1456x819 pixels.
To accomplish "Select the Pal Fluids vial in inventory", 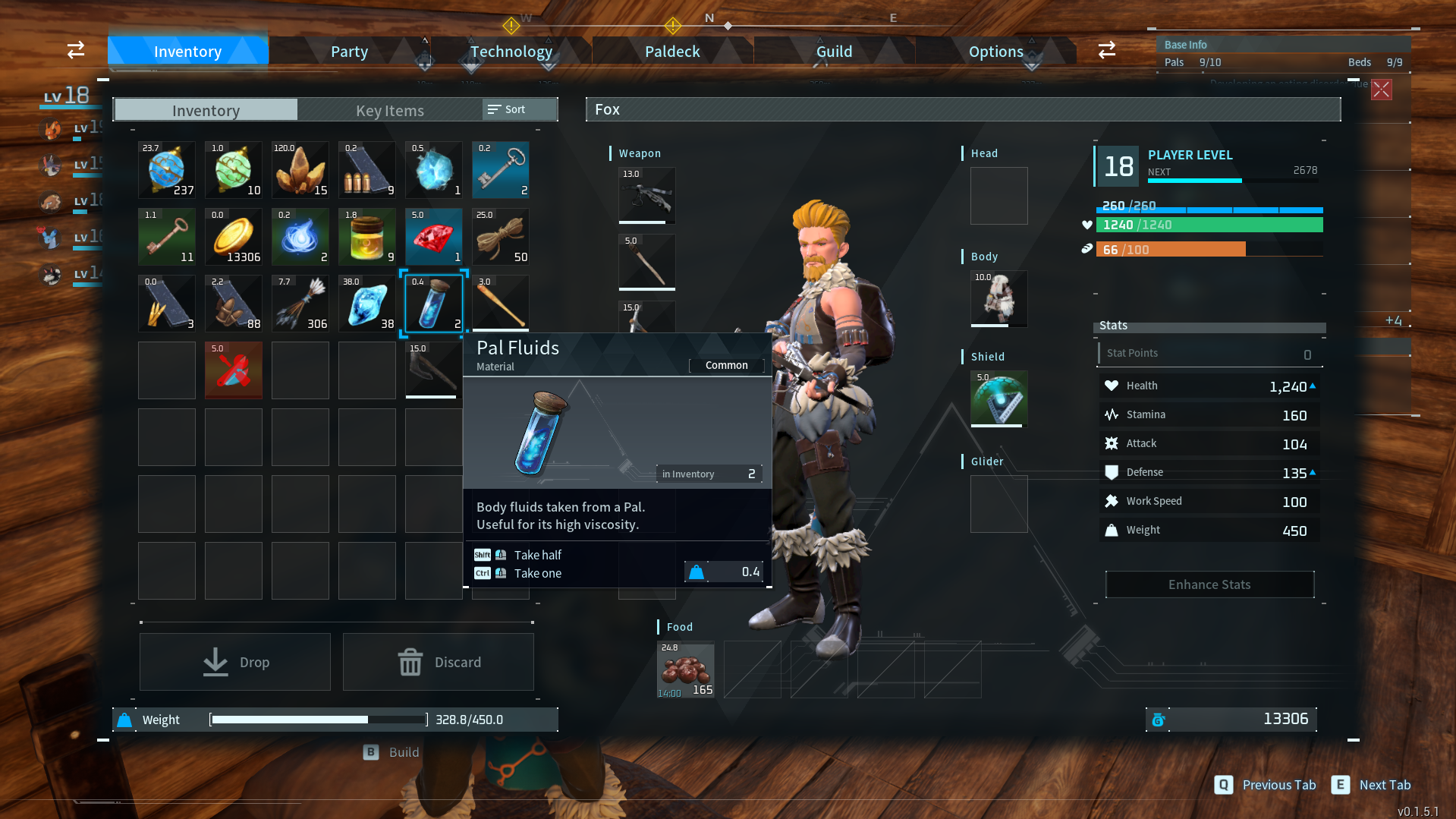I will [x=433, y=303].
